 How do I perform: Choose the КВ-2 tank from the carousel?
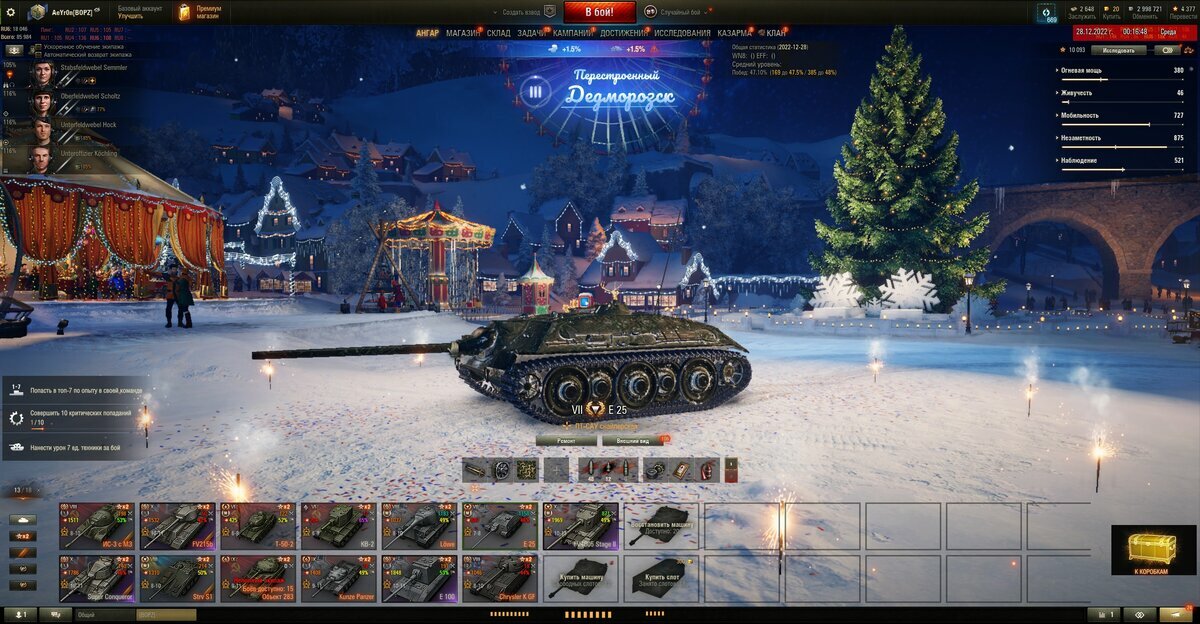[338, 526]
